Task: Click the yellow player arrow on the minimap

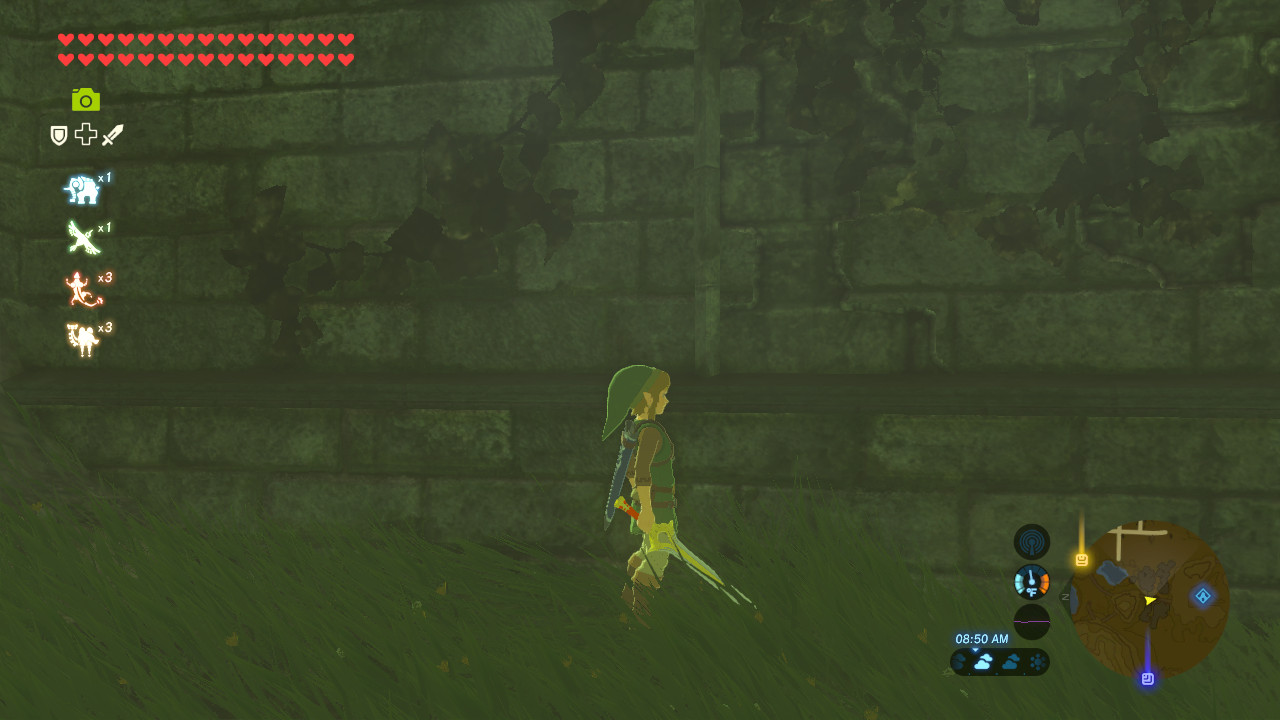Action: click(1151, 601)
